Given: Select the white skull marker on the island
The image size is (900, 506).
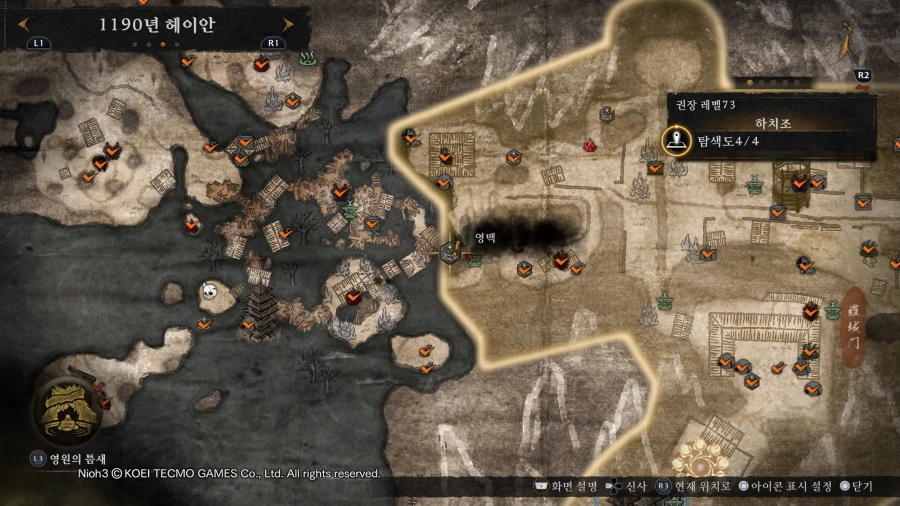Looking at the screenshot, I should click(209, 291).
